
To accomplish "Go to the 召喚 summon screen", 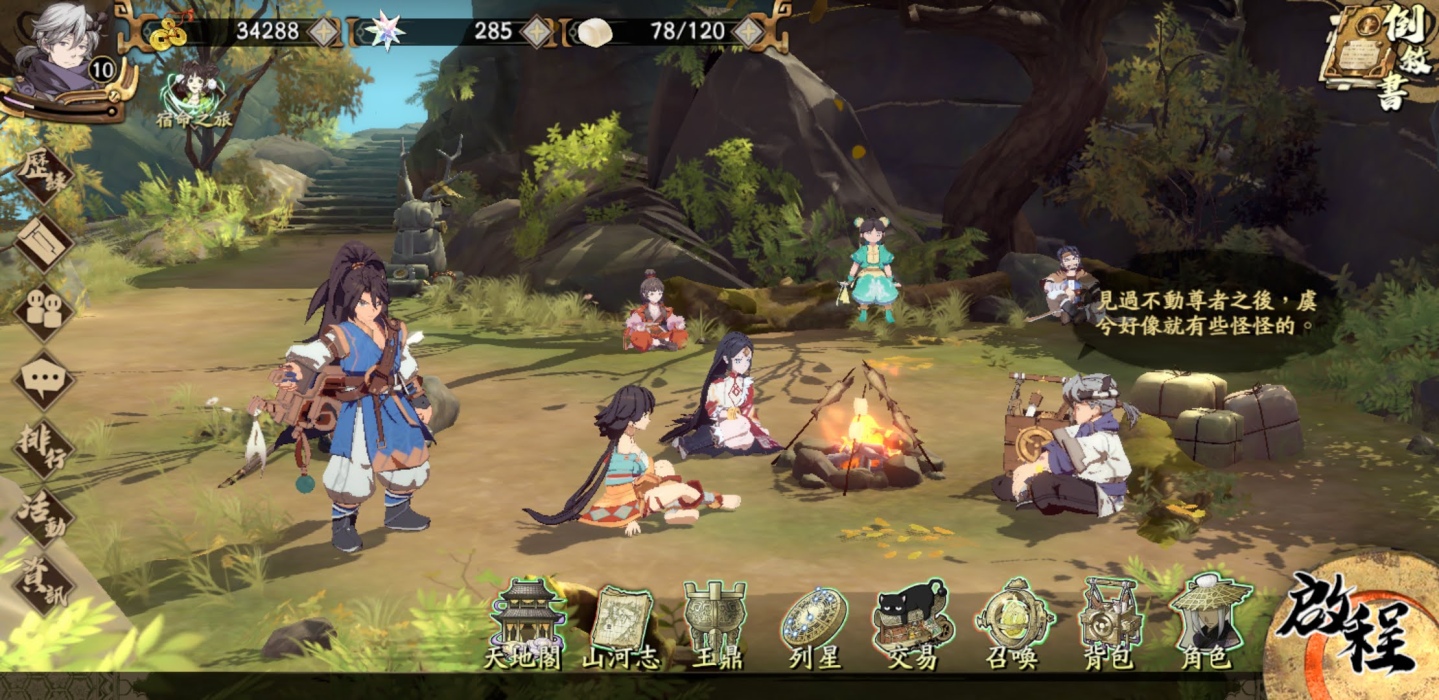I will [x=1013, y=623].
